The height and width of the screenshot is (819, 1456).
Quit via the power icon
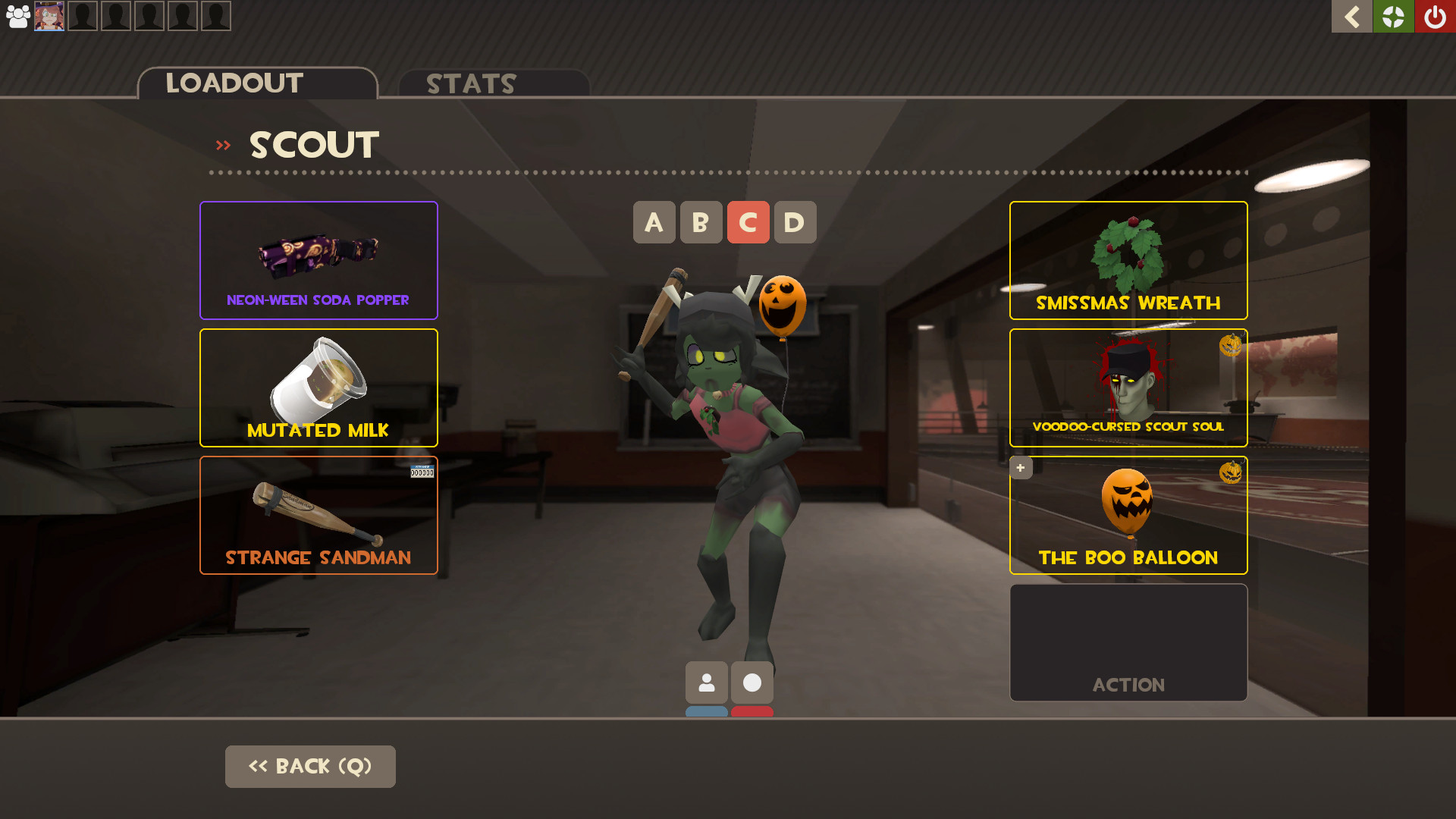click(1435, 16)
